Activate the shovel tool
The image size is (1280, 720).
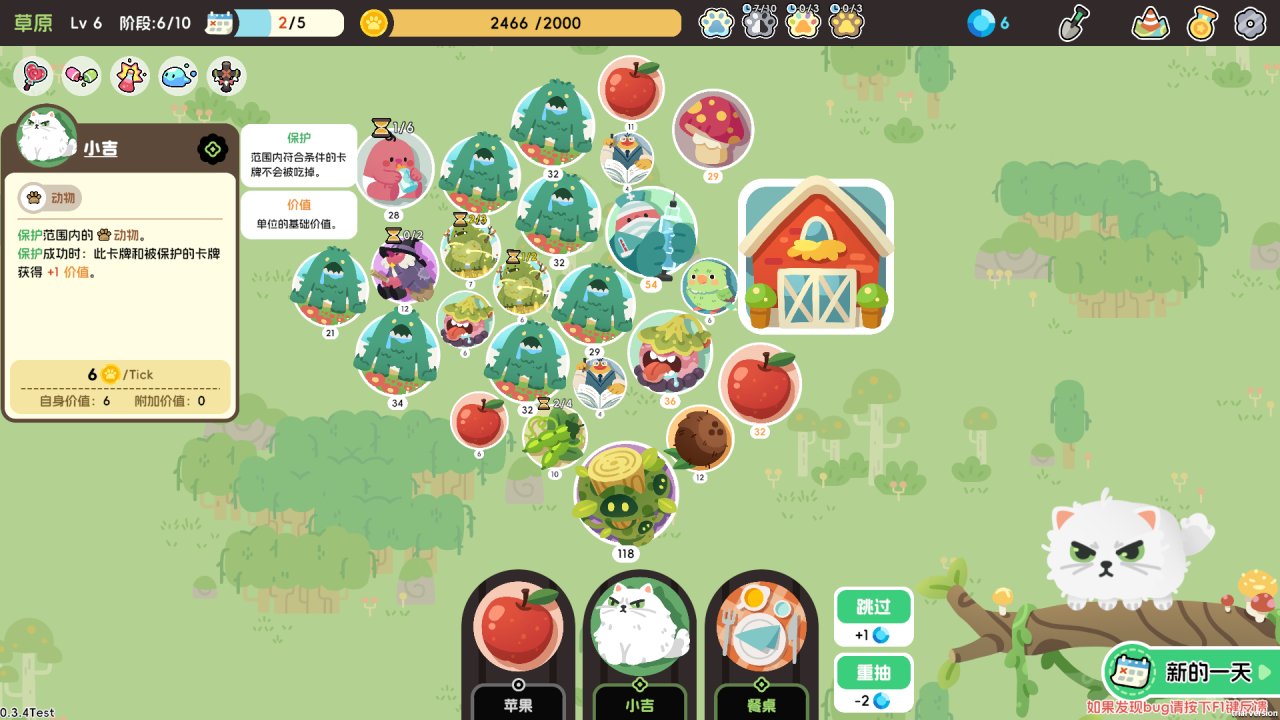click(x=1074, y=23)
